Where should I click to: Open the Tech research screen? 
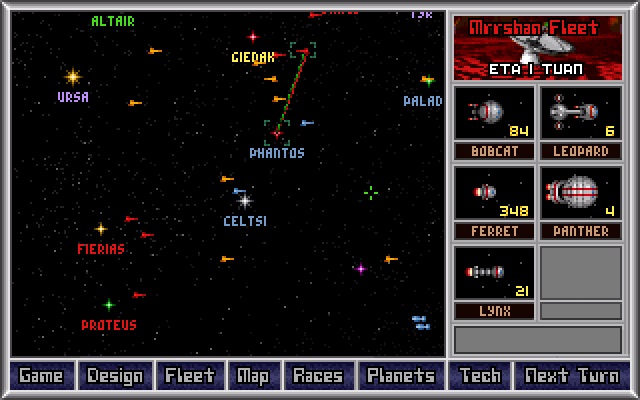pyautogui.click(x=479, y=376)
